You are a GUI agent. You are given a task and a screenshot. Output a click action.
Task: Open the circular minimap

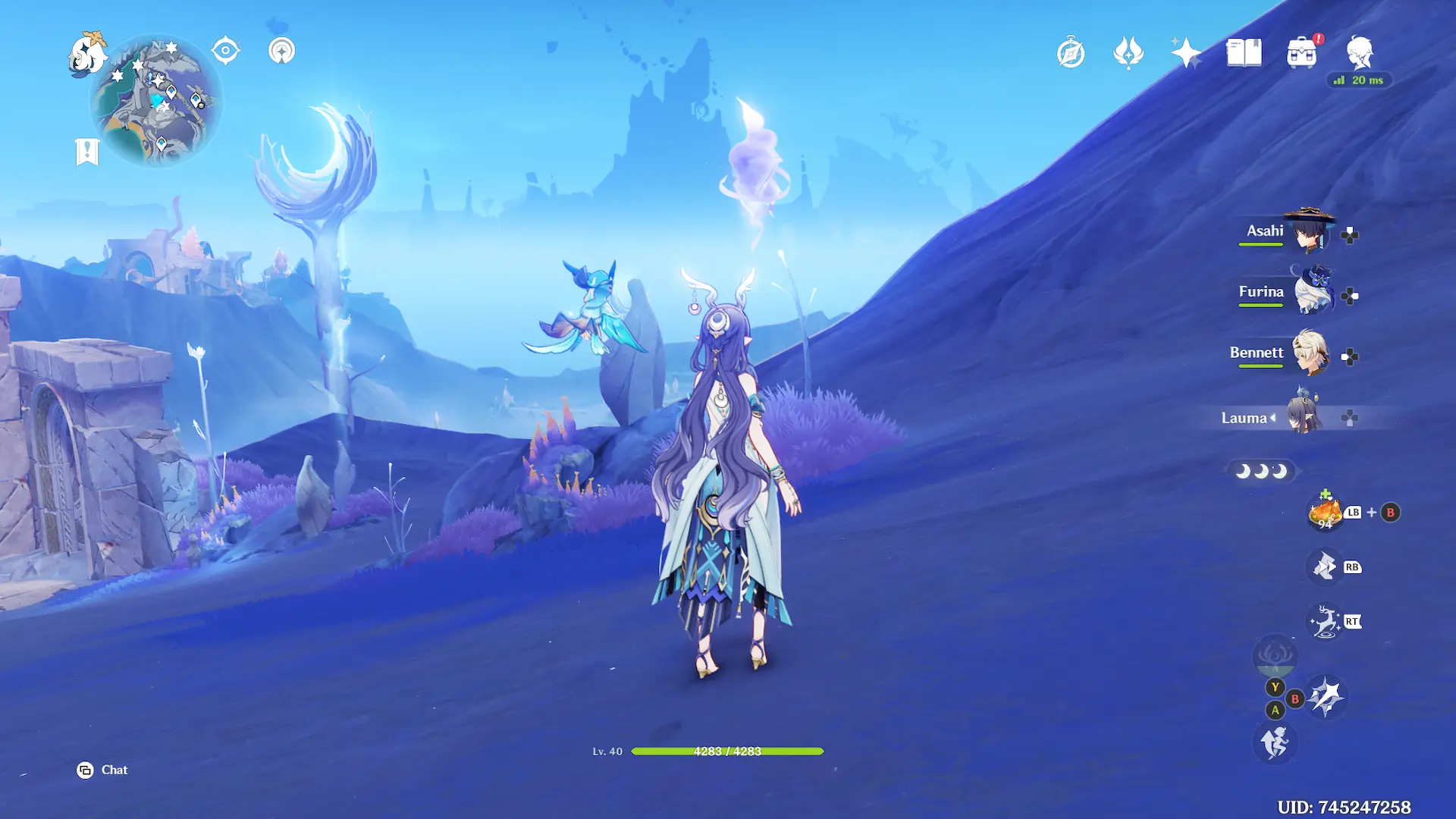click(x=156, y=102)
